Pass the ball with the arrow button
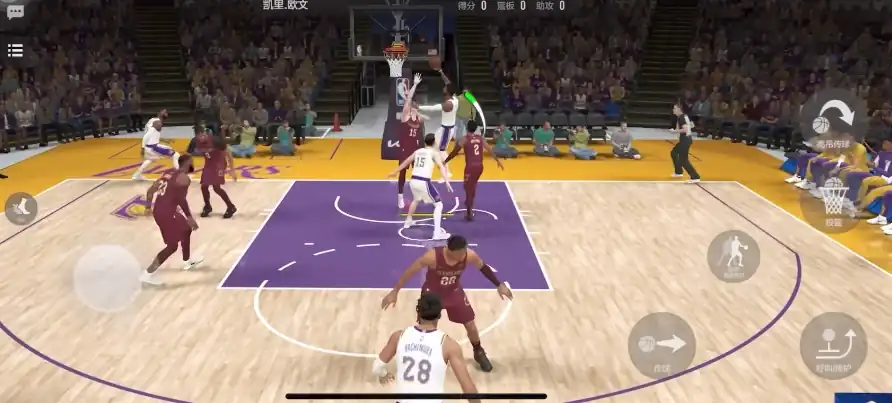The height and width of the screenshot is (403, 892). pyautogui.click(x=661, y=345)
